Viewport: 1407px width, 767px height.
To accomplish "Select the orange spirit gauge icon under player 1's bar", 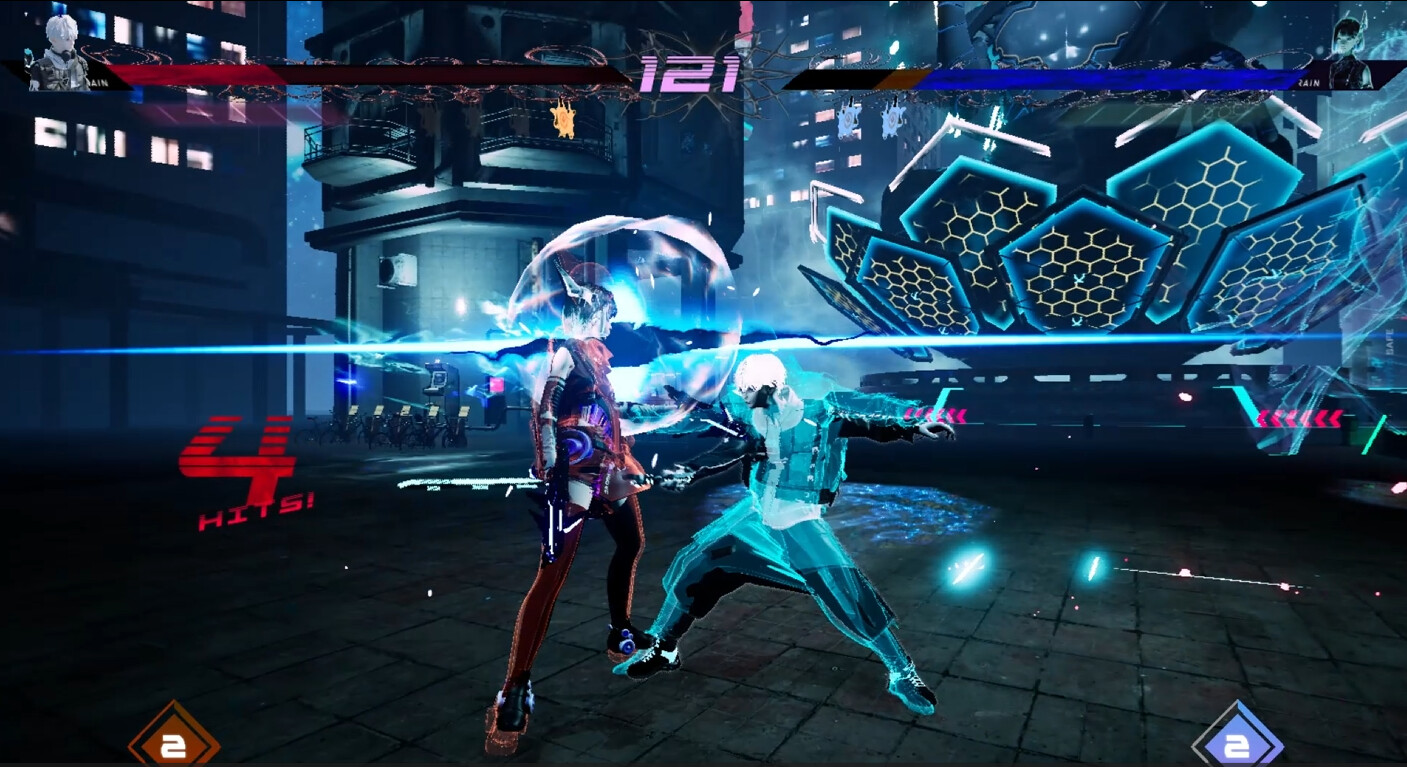I will [562, 120].
